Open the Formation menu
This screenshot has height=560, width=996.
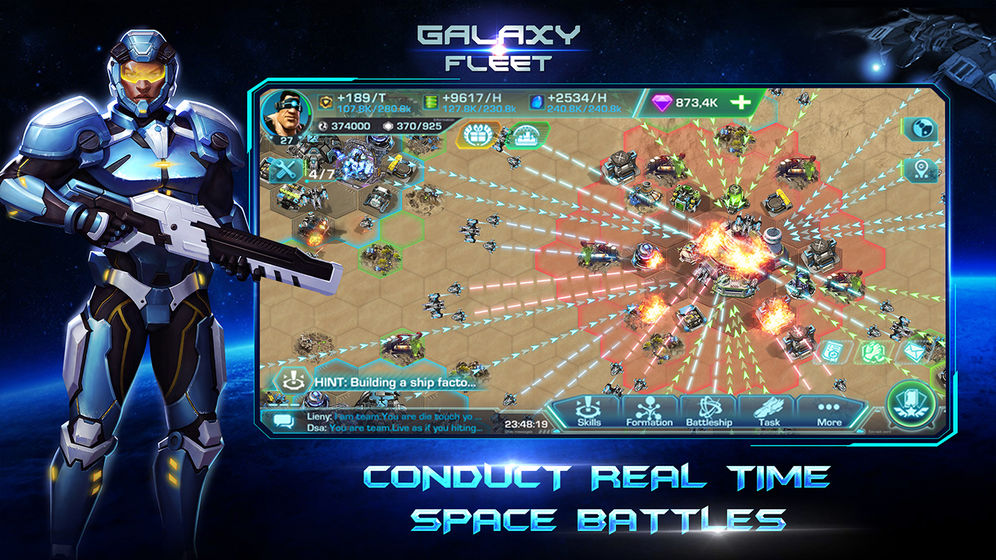pos(650,411)
